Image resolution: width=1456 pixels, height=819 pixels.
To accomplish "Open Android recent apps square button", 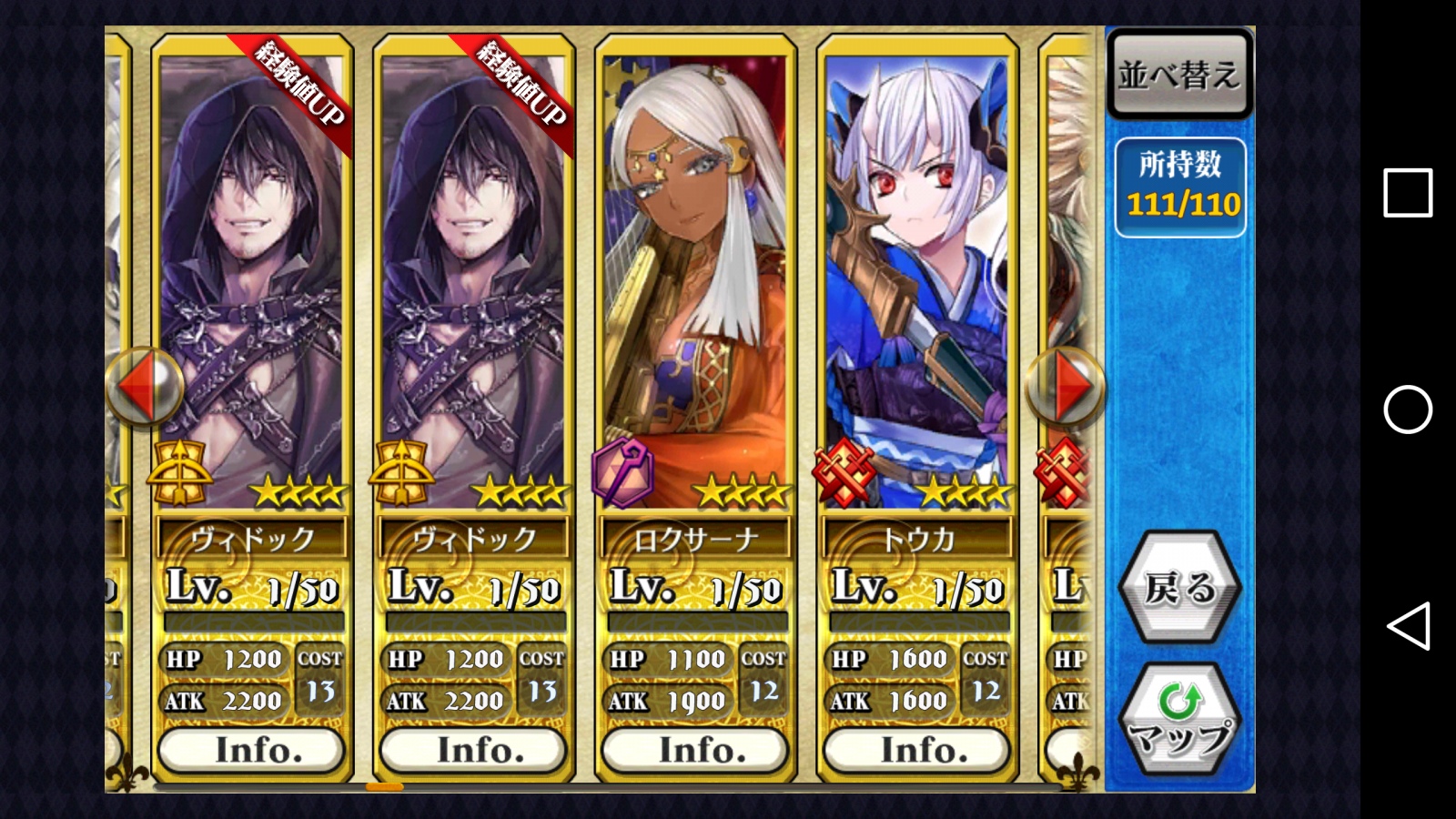I will [x=1407, y=193].
